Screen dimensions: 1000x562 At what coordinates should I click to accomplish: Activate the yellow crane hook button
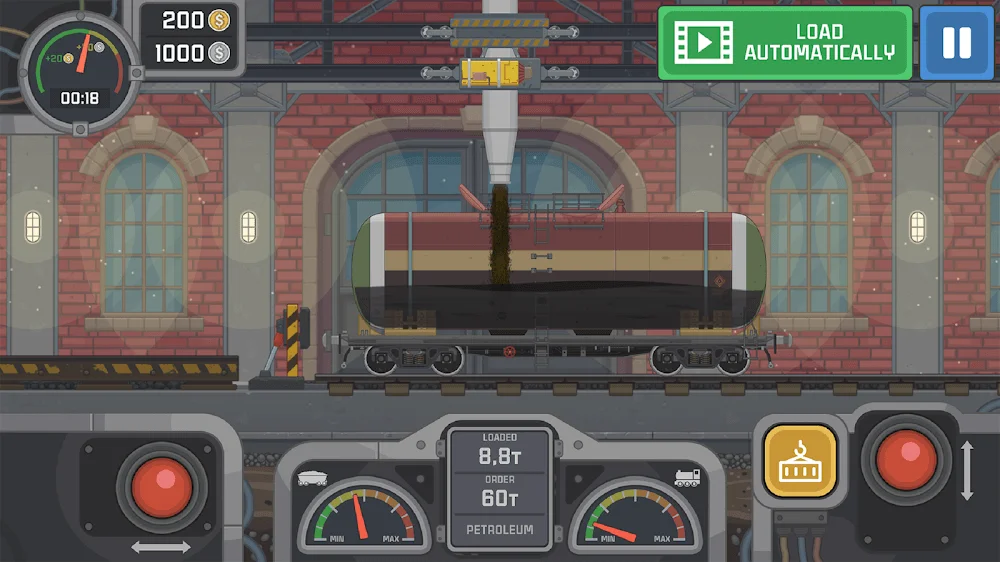pyautogui.click(x=800, y=461)
